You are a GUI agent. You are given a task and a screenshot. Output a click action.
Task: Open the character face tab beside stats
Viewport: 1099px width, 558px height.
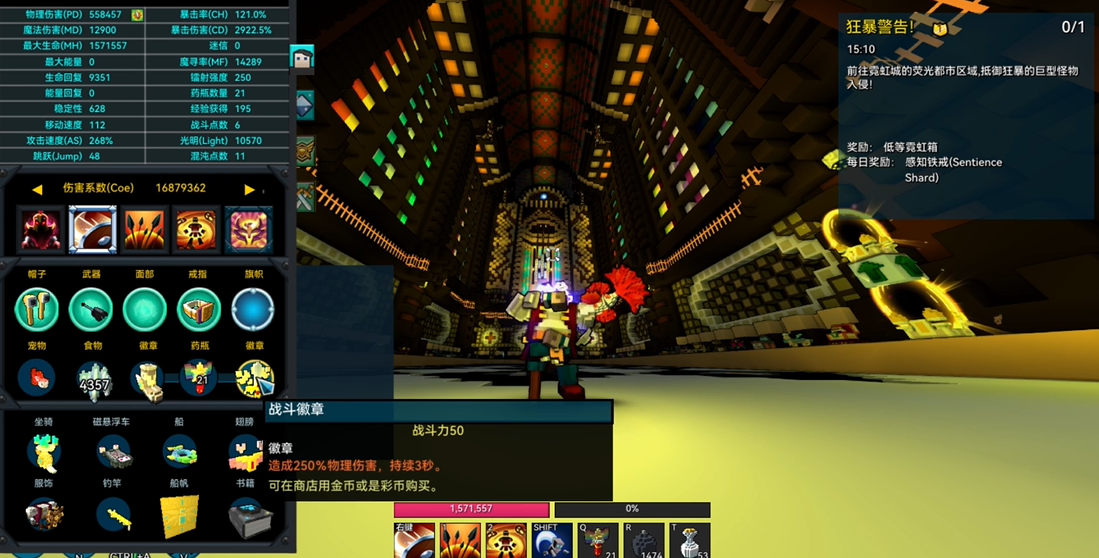303,59
